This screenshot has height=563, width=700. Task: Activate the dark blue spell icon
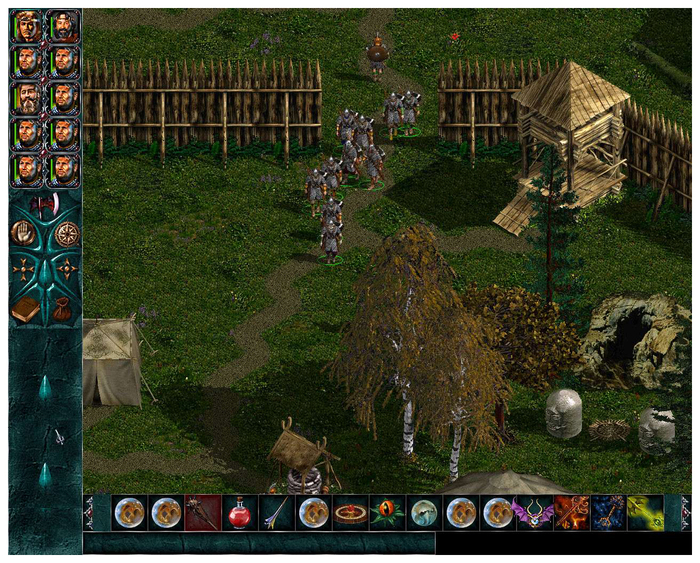(x=607, y=512)
